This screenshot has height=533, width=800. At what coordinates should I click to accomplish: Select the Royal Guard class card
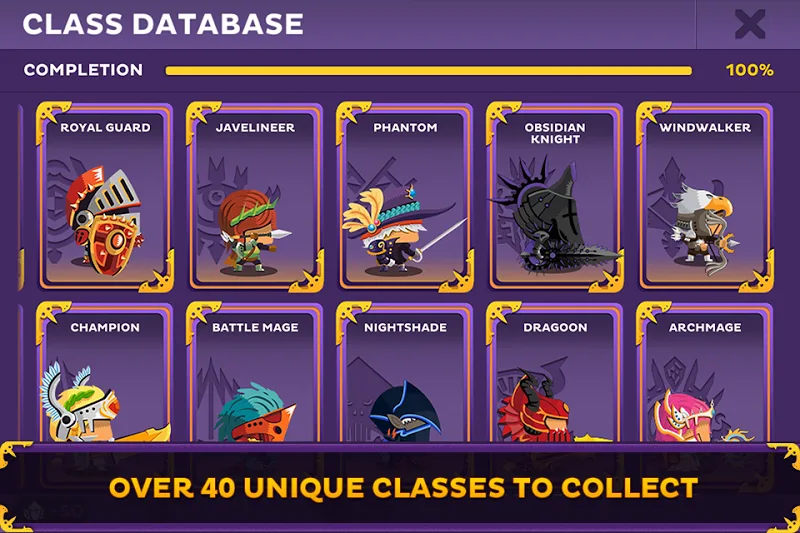tap(105, 197)
